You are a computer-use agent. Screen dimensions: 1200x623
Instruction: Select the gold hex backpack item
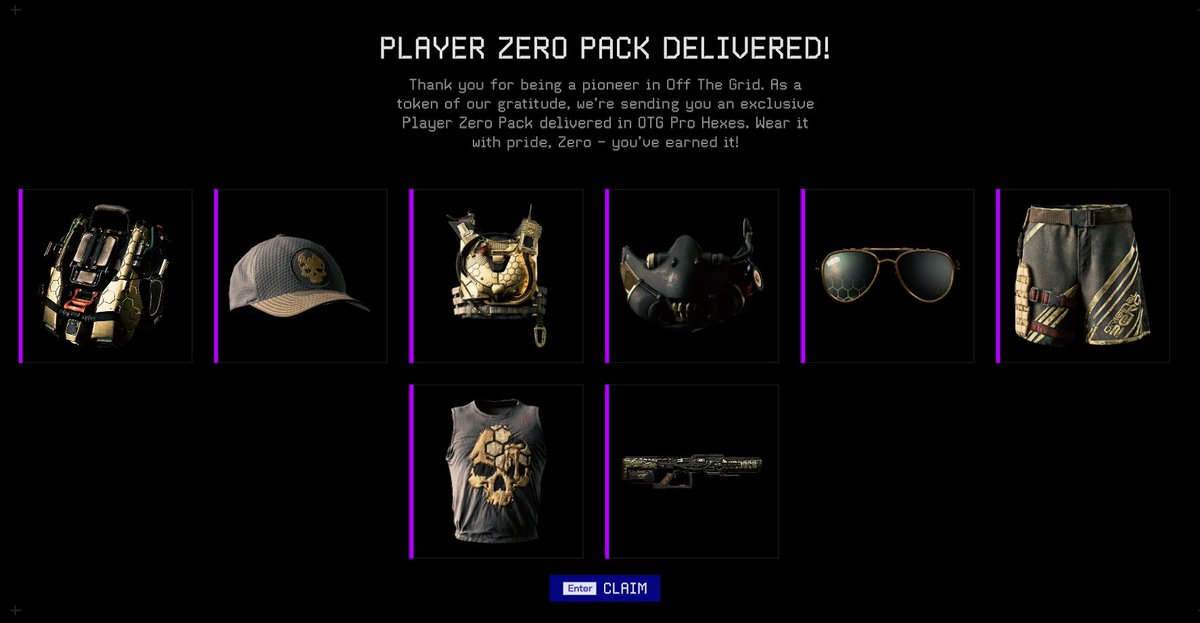point(106,276)
